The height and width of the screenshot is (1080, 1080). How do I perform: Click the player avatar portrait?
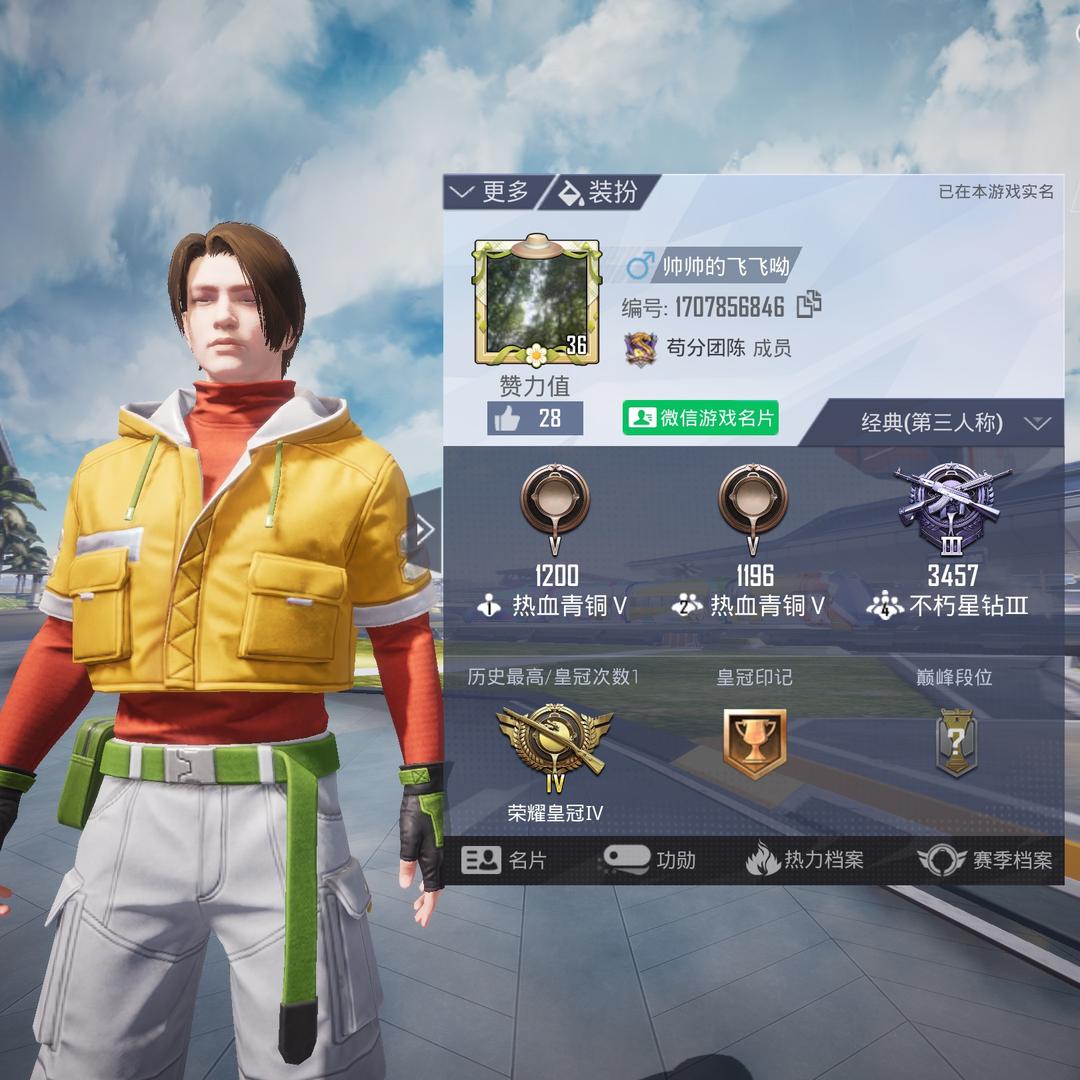536,300
